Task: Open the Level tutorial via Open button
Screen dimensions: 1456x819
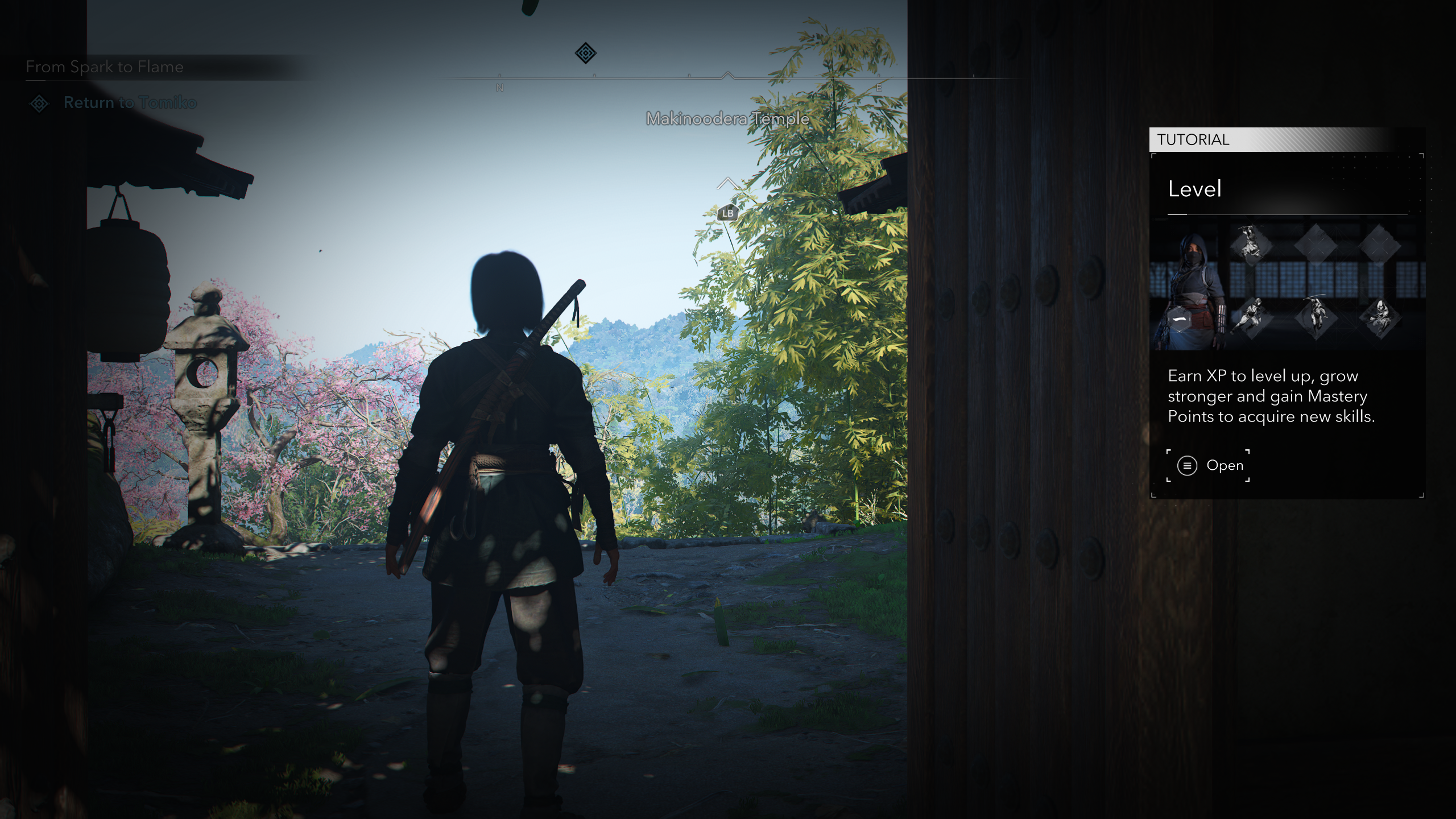Action: click(1208, 465)
